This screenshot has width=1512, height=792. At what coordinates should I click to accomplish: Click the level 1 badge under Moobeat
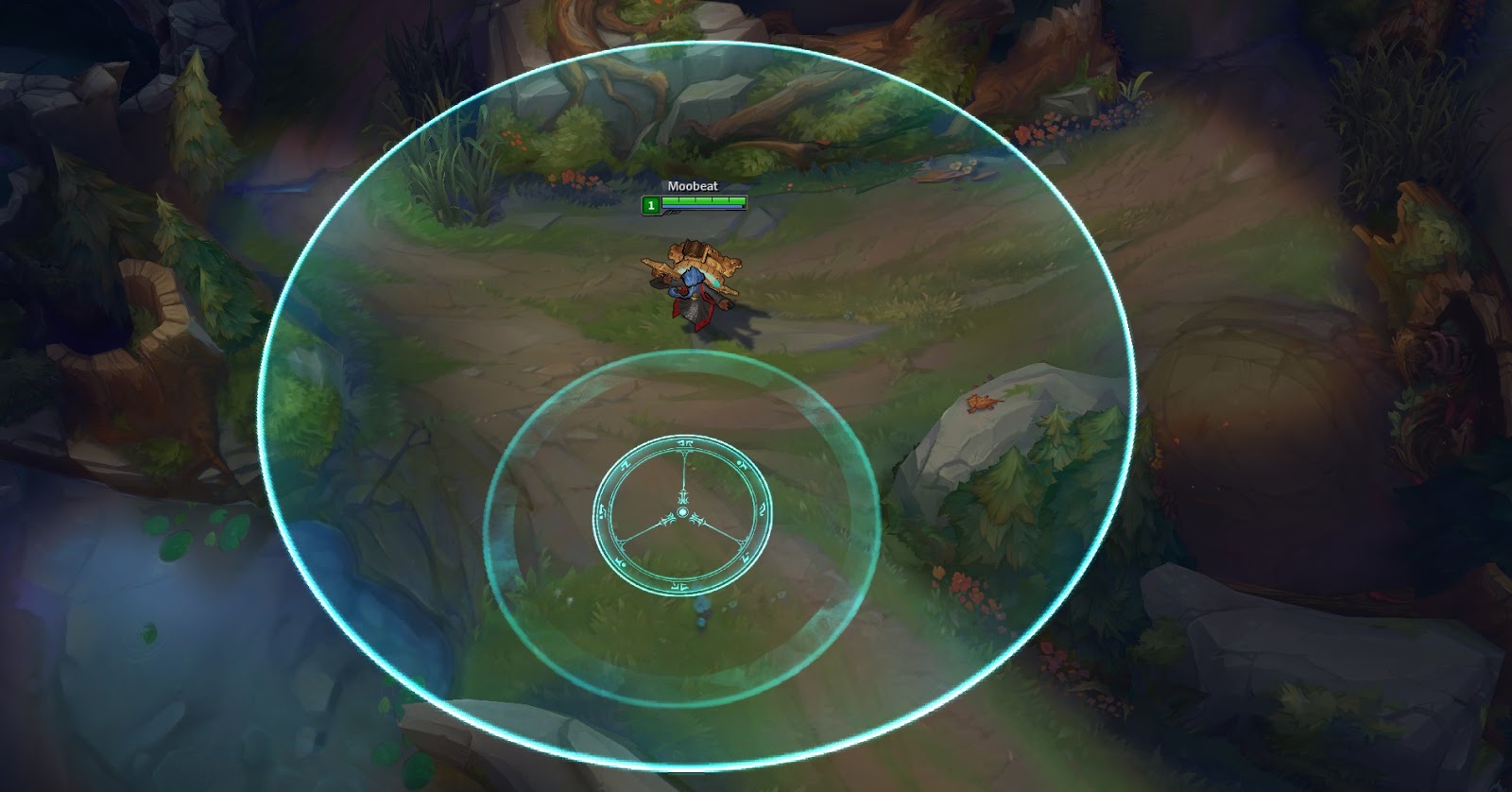tap(650, 204)
